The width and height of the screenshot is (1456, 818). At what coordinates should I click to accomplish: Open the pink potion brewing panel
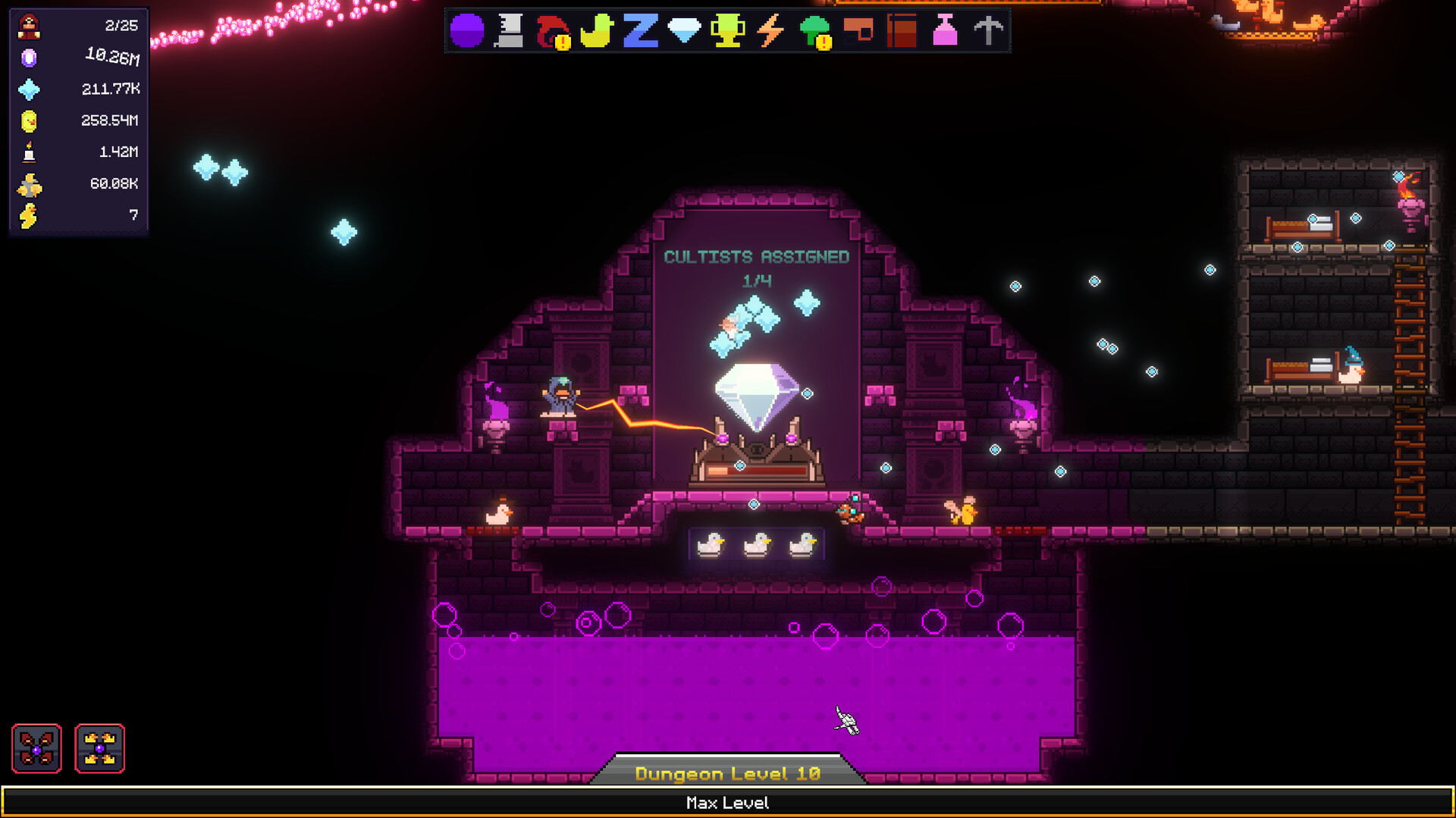point(944,31)
